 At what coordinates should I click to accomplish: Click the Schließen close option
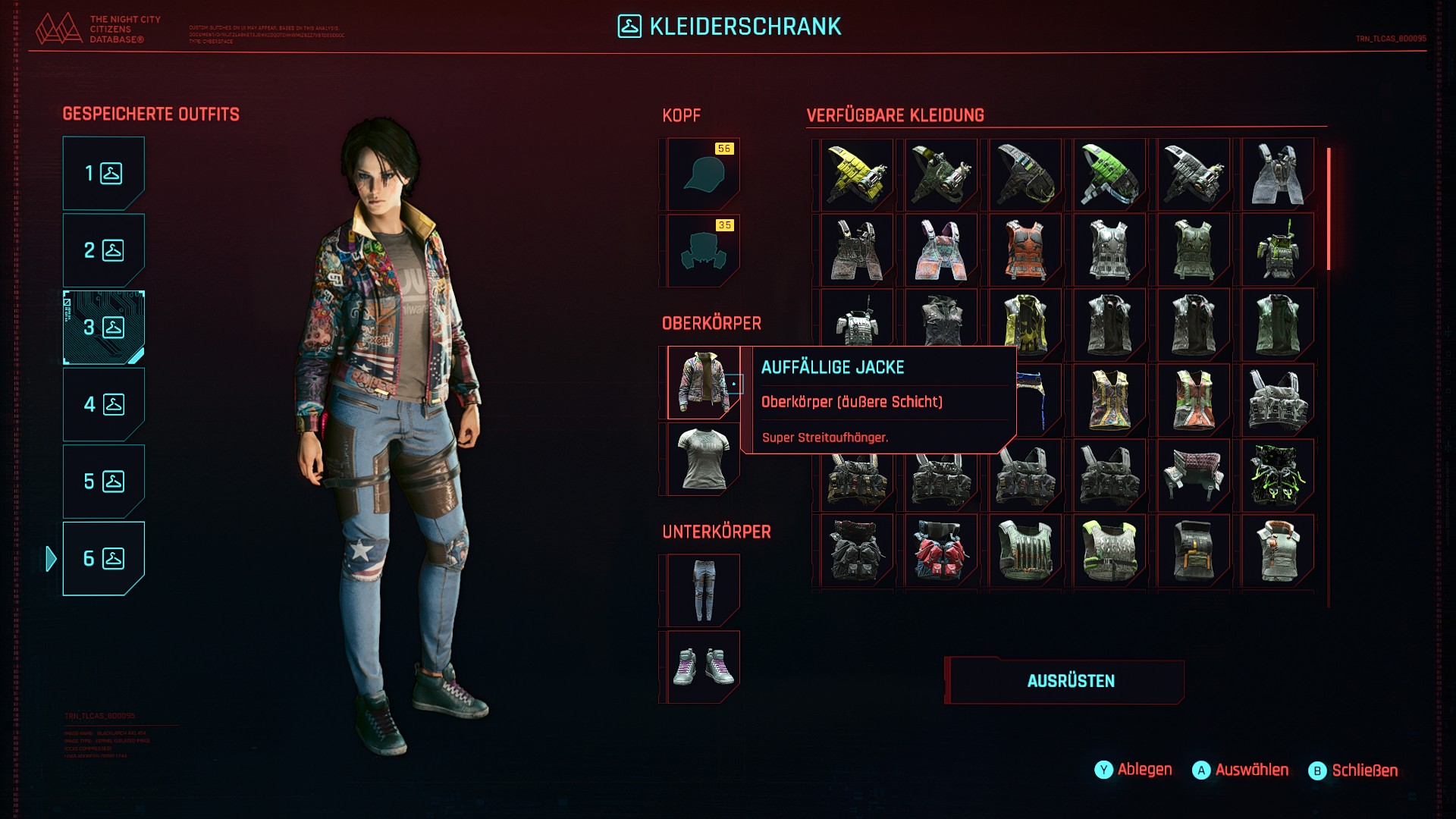click(1354, 770)
